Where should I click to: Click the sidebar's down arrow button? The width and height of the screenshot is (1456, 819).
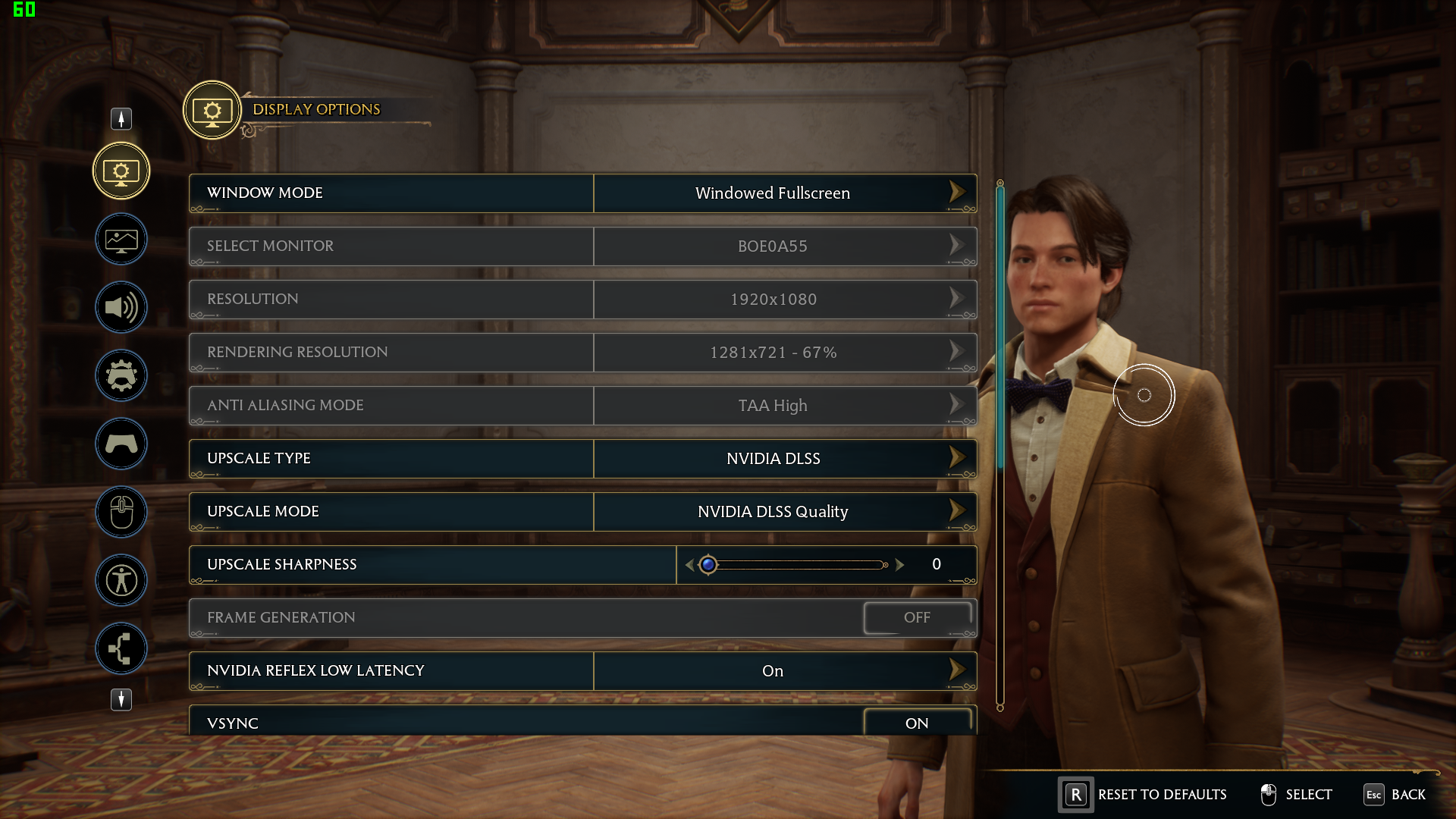pyautogui.click(x=121, y=699)
